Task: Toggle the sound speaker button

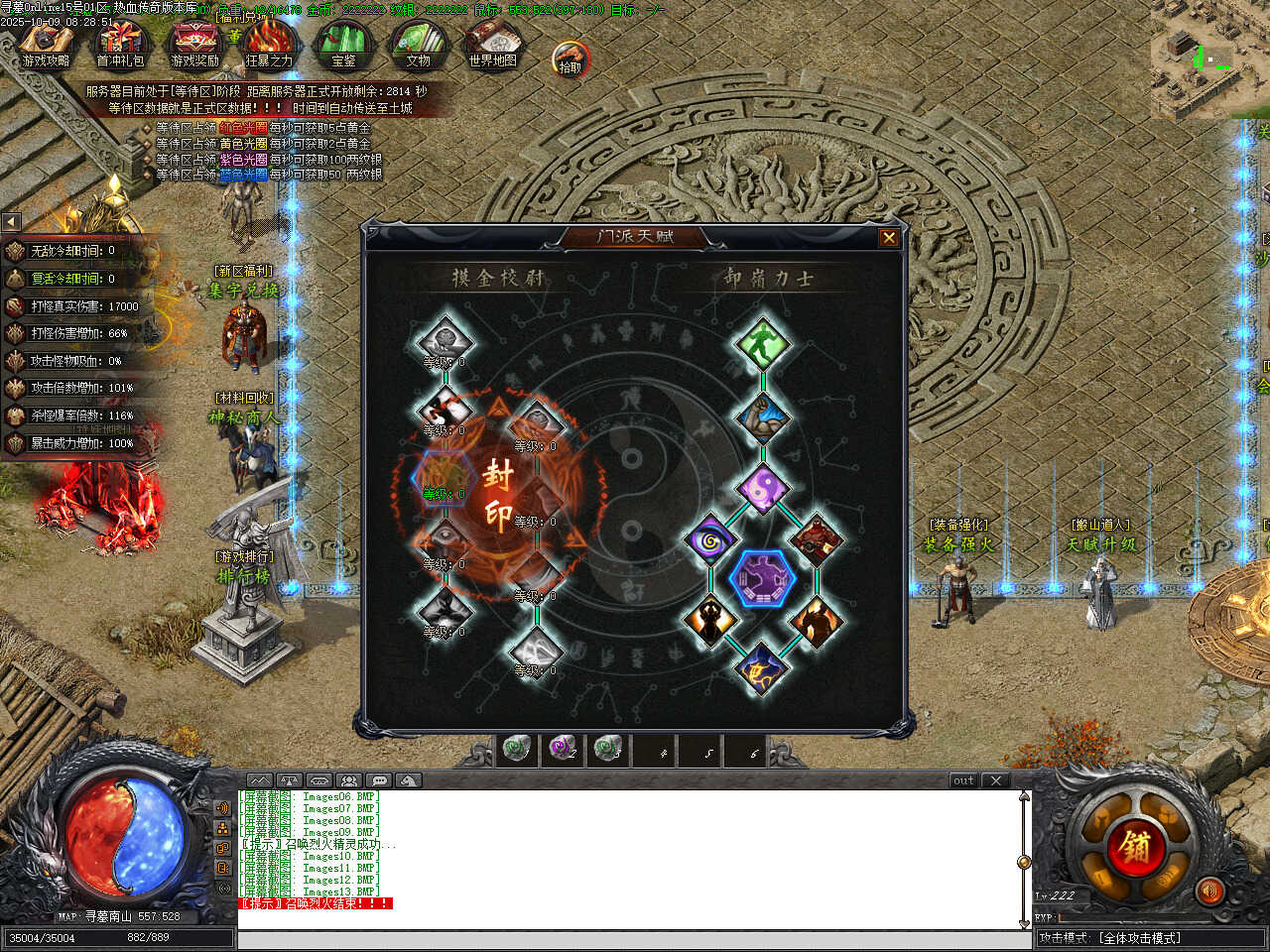Action: coord(1208,891)
